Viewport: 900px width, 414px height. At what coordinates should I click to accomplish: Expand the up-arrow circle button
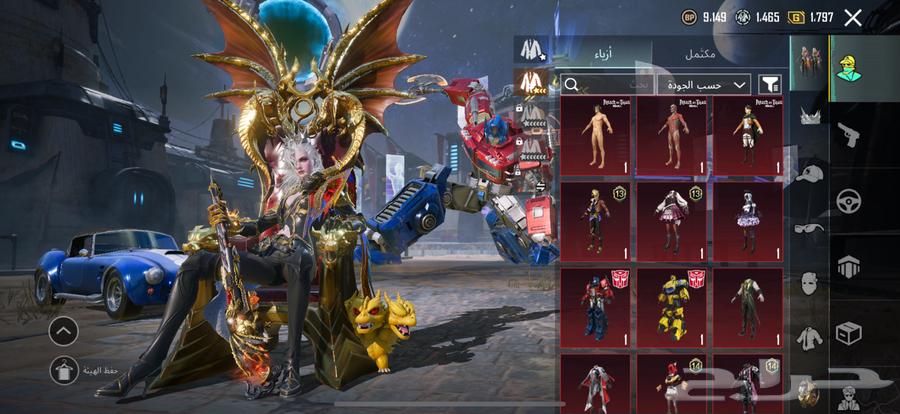(x=63, y=330)
